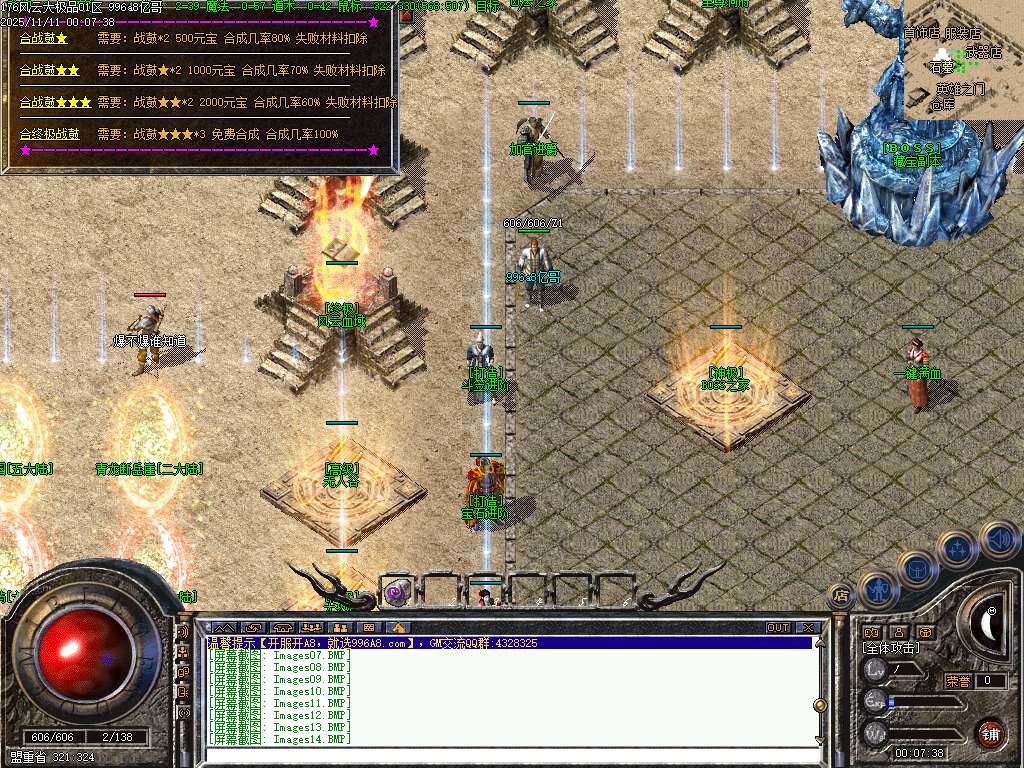Select the 合战鼓★★★ three-star synthesis link
The width and height of the screenshot is (1024, 768).
(55, 103)
